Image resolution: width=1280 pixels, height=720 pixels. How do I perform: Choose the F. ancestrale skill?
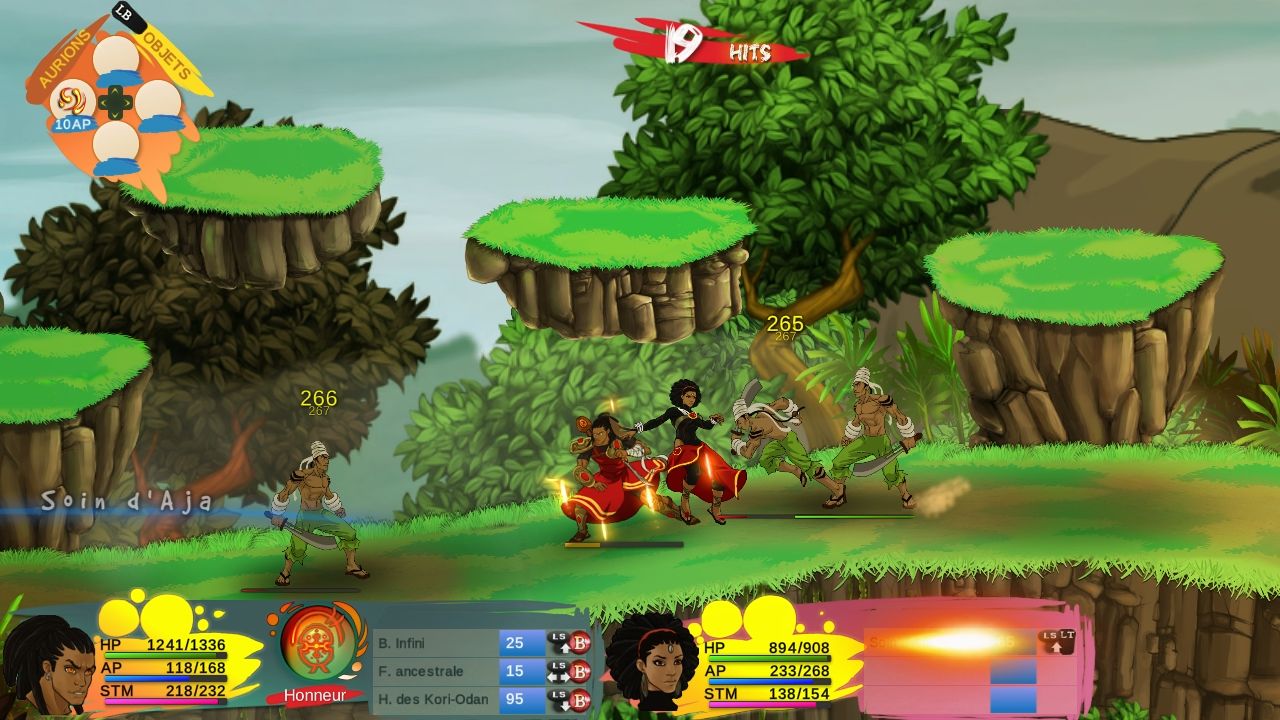coord(437,671)
